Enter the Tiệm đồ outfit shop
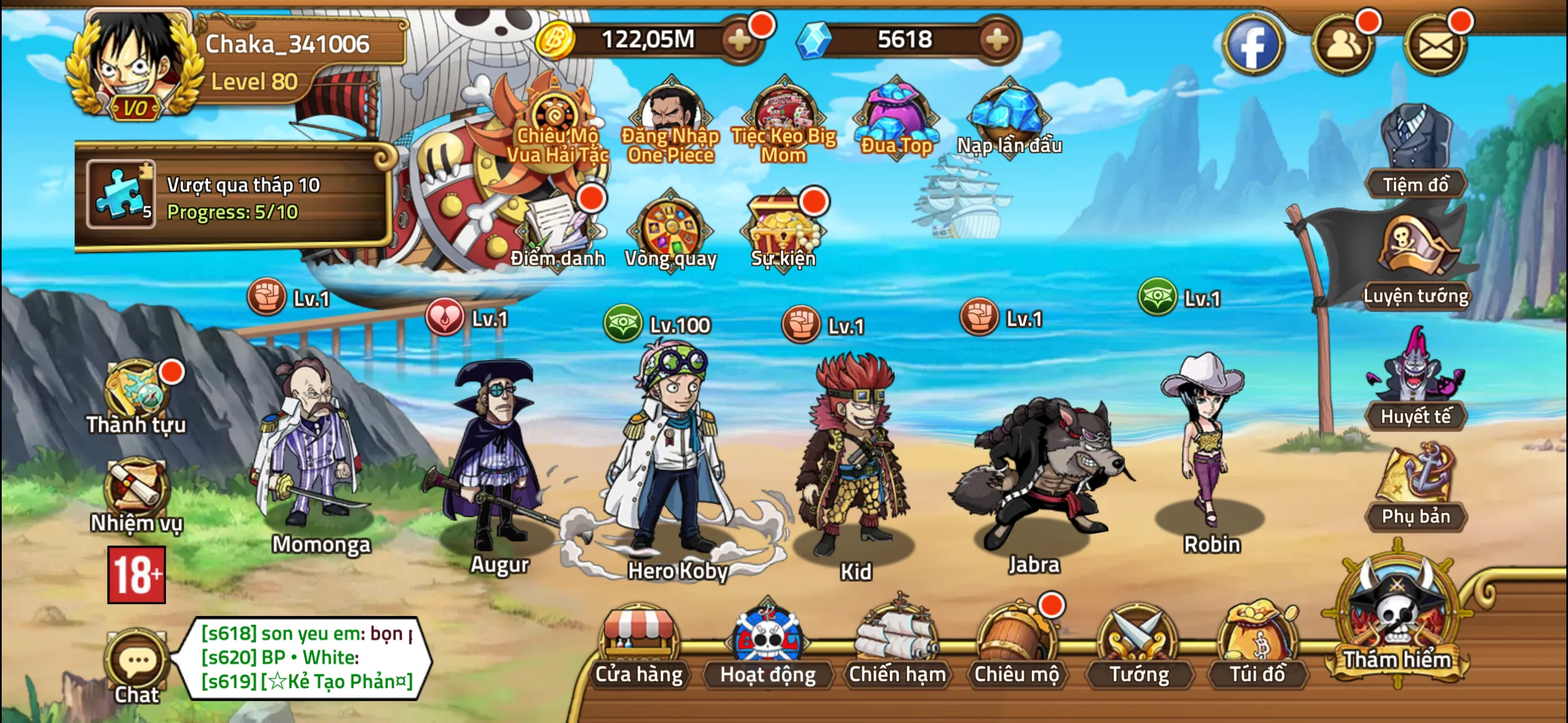The width and height of the screenshot is (1568, 723). click(1415, 152)
